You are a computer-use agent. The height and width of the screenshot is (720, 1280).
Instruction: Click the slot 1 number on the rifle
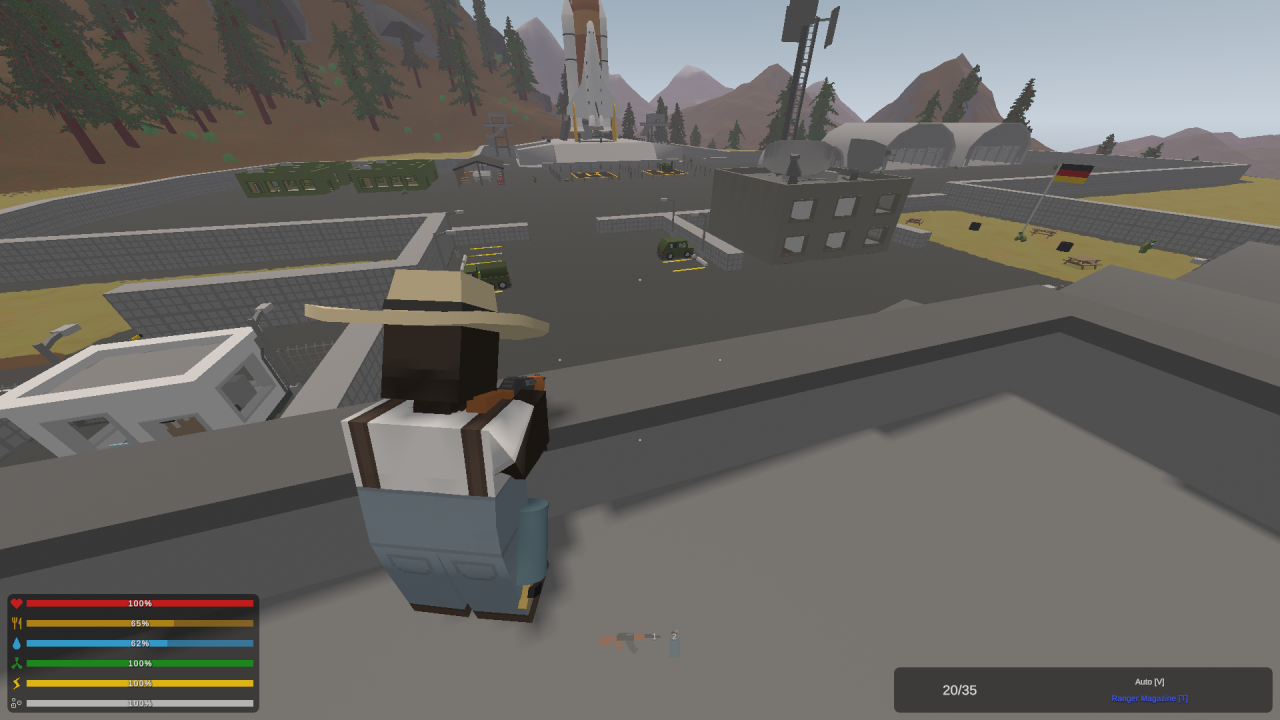655,637
